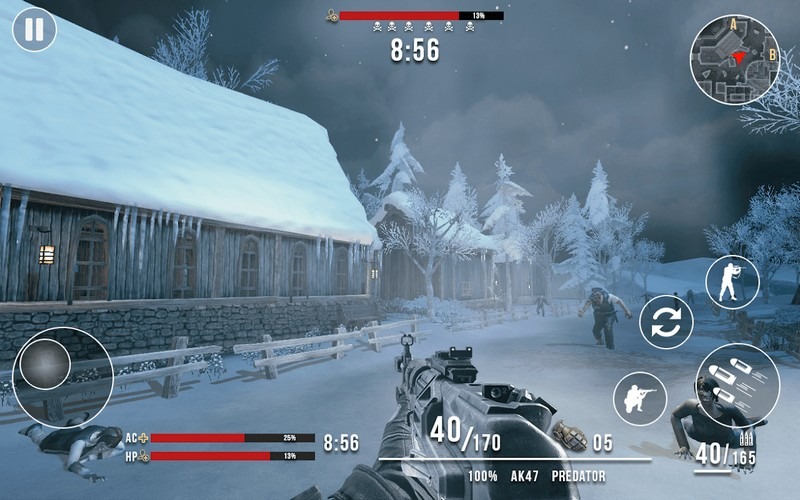Open the circular minimap
This screenshot has height=500, width=800.
734,59
